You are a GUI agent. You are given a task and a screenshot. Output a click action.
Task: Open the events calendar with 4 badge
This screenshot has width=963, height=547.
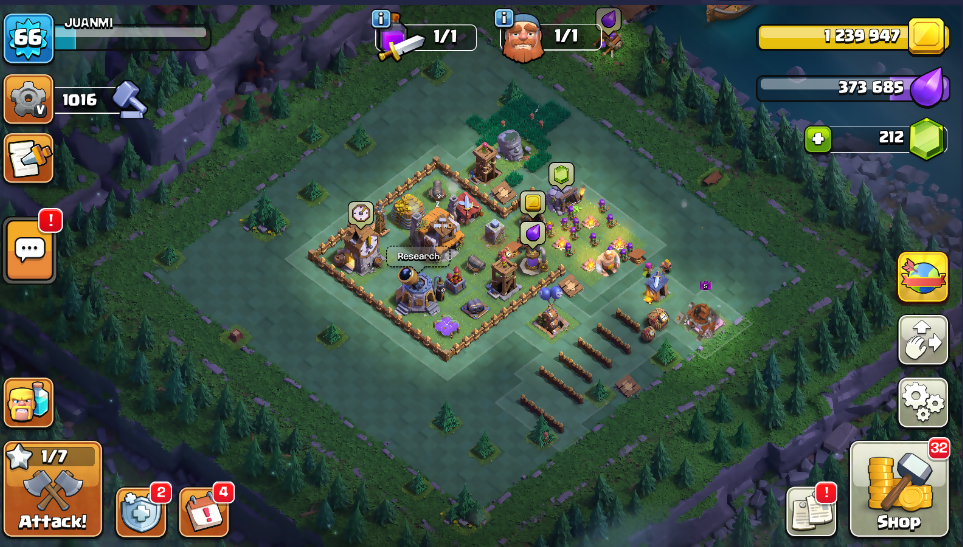[204, 512]
